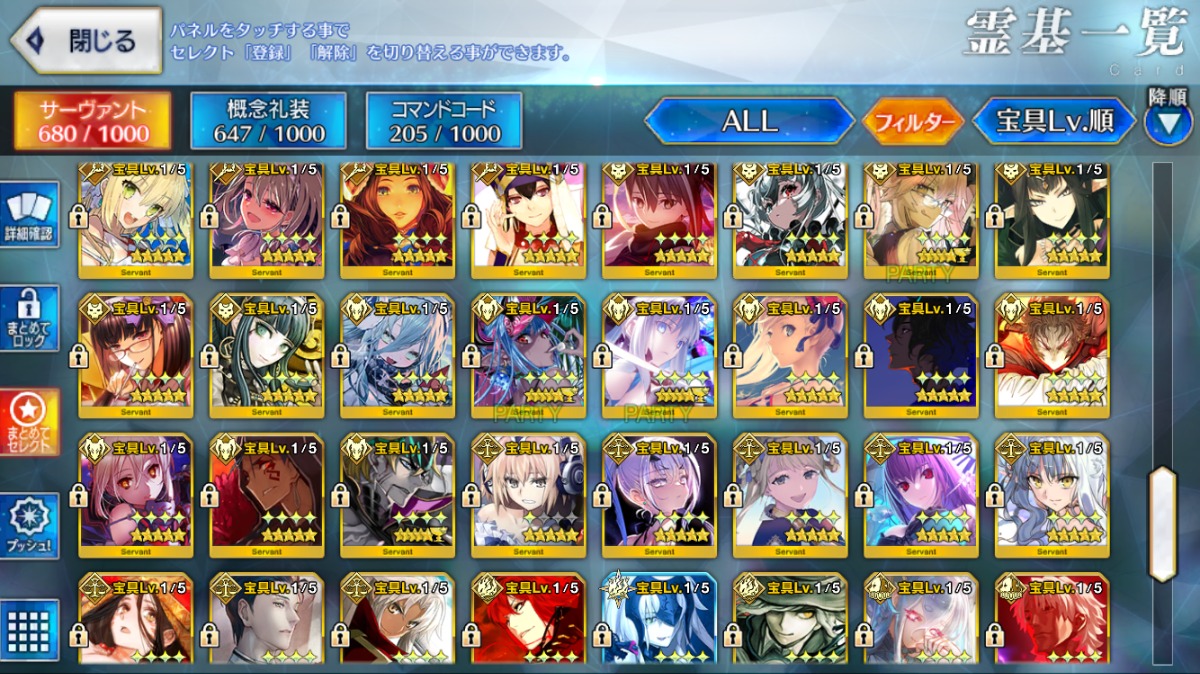This screenshot has width=1200, height=674.
Task: Open the 概念礼装 tab
Action: [268, 121]
